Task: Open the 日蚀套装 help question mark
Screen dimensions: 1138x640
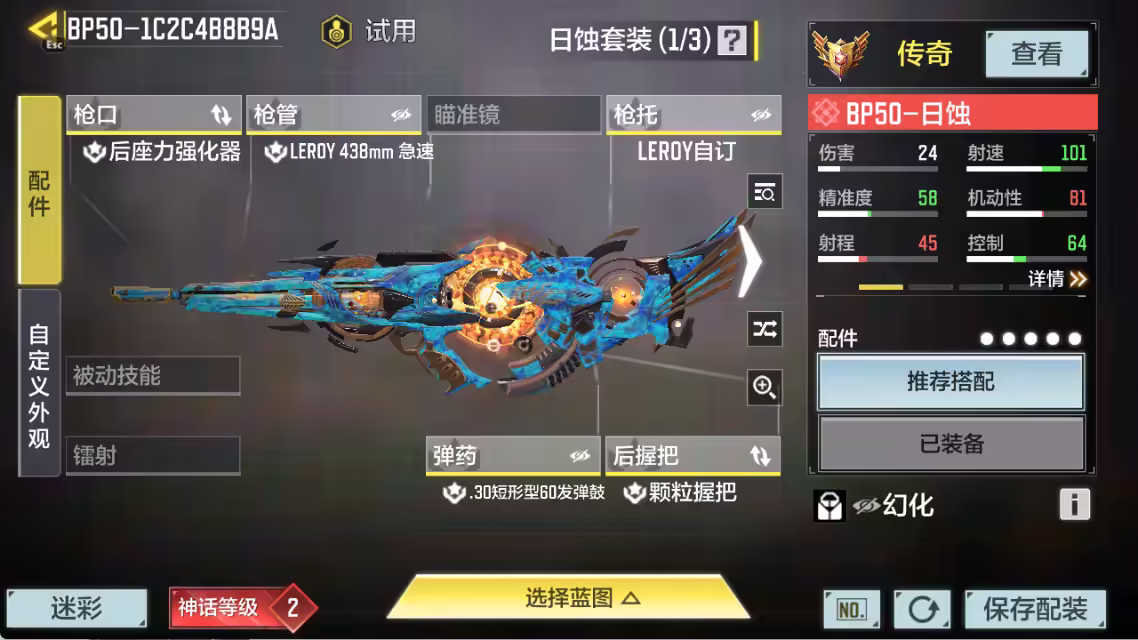Action: click(x=733, y=40)
